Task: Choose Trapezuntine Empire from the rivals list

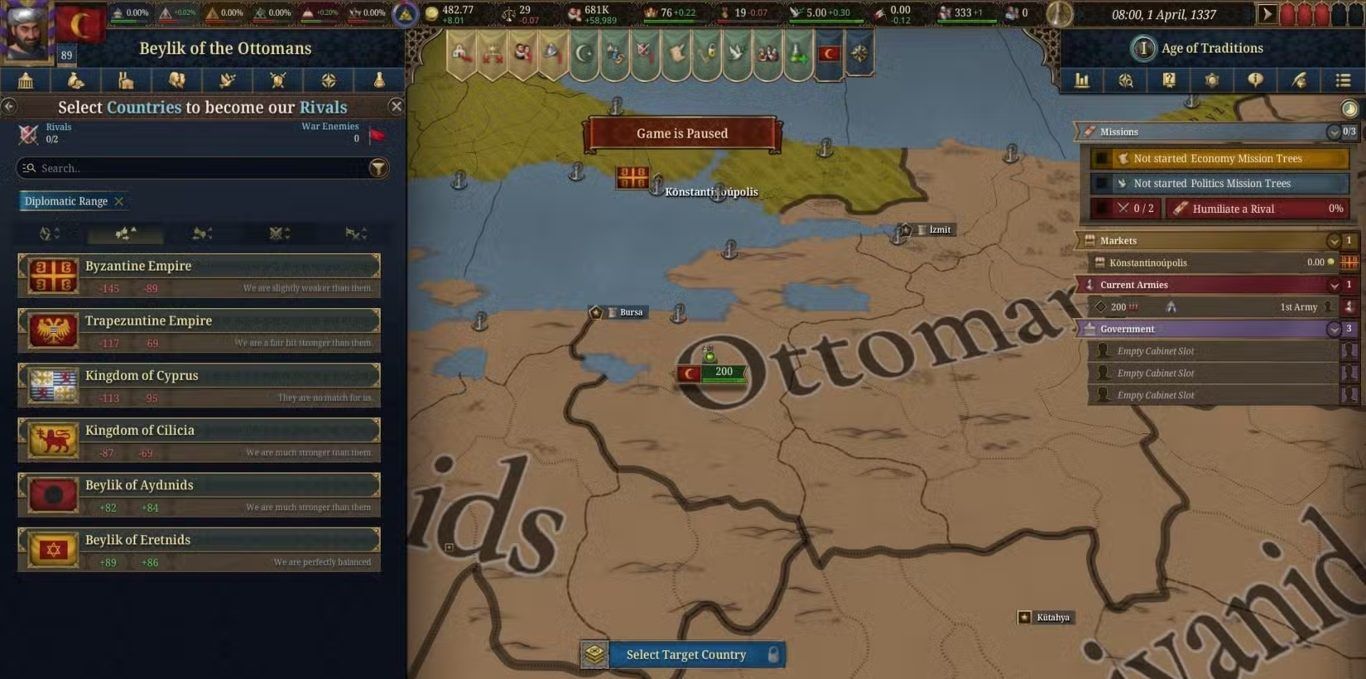Action: tap(199, 330)
